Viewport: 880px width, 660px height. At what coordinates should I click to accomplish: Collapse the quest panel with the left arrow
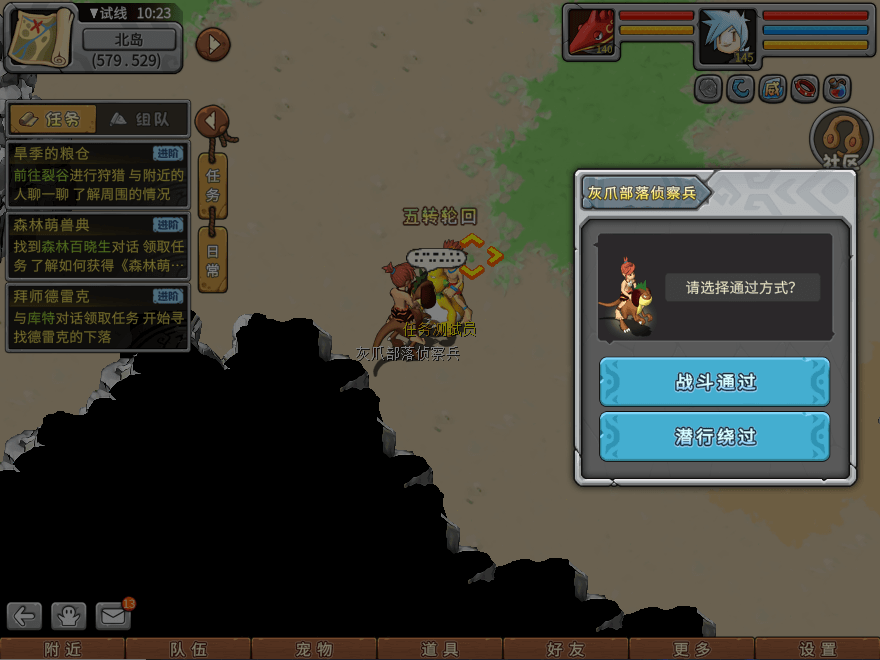click(212, 121)
